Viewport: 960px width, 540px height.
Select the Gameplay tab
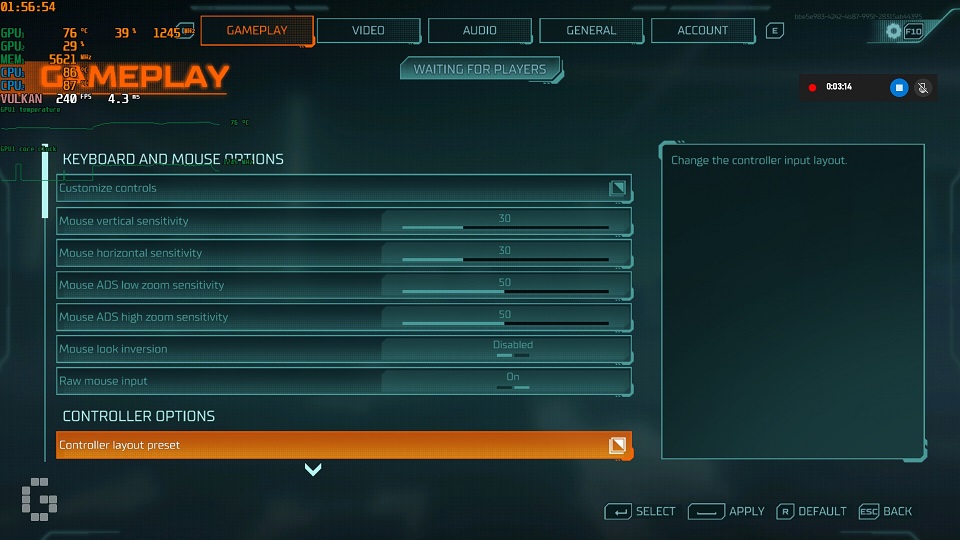(x=257, y=30)
